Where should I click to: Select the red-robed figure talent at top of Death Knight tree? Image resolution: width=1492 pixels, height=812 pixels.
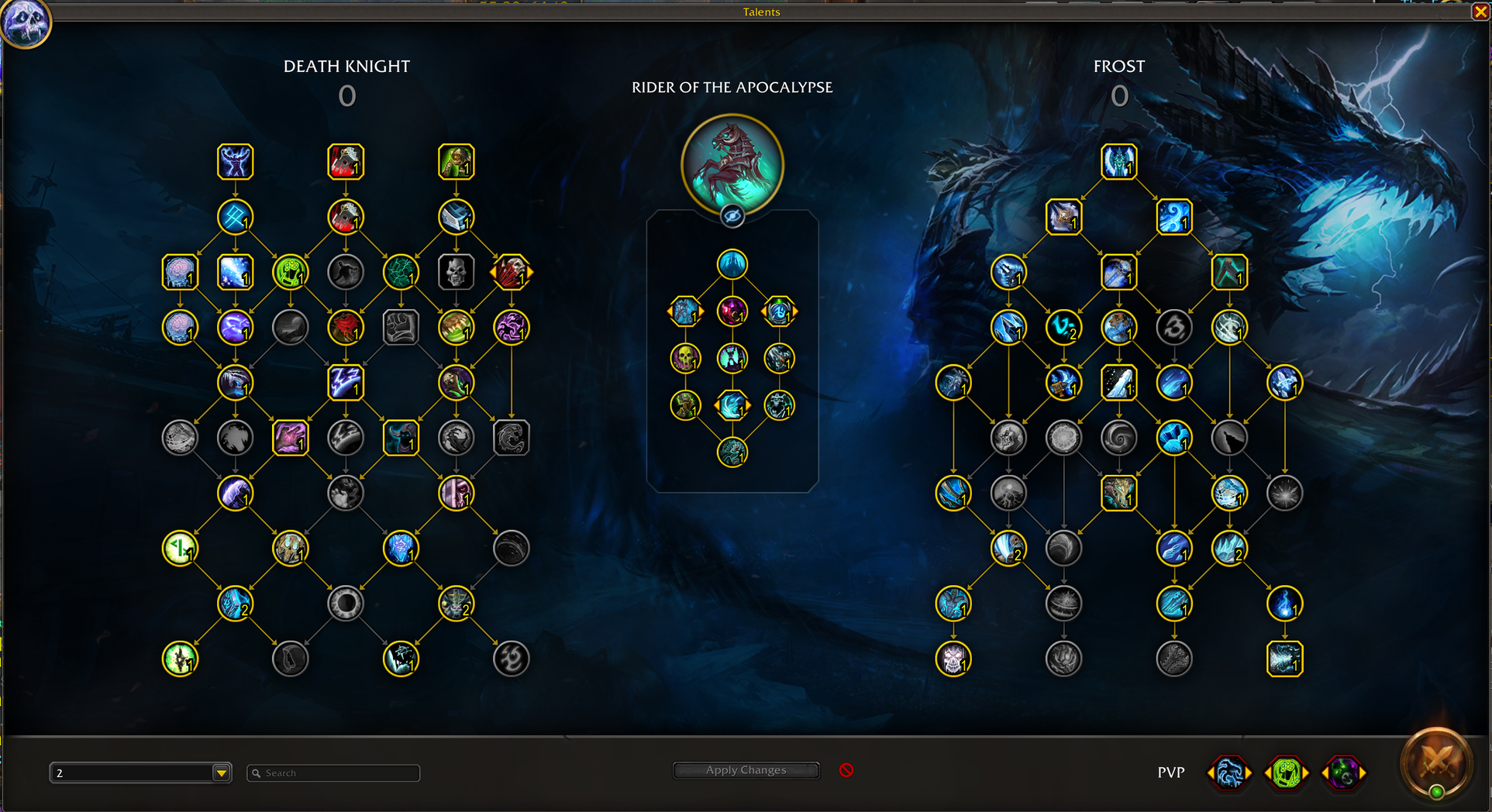[x=346, y=162]
